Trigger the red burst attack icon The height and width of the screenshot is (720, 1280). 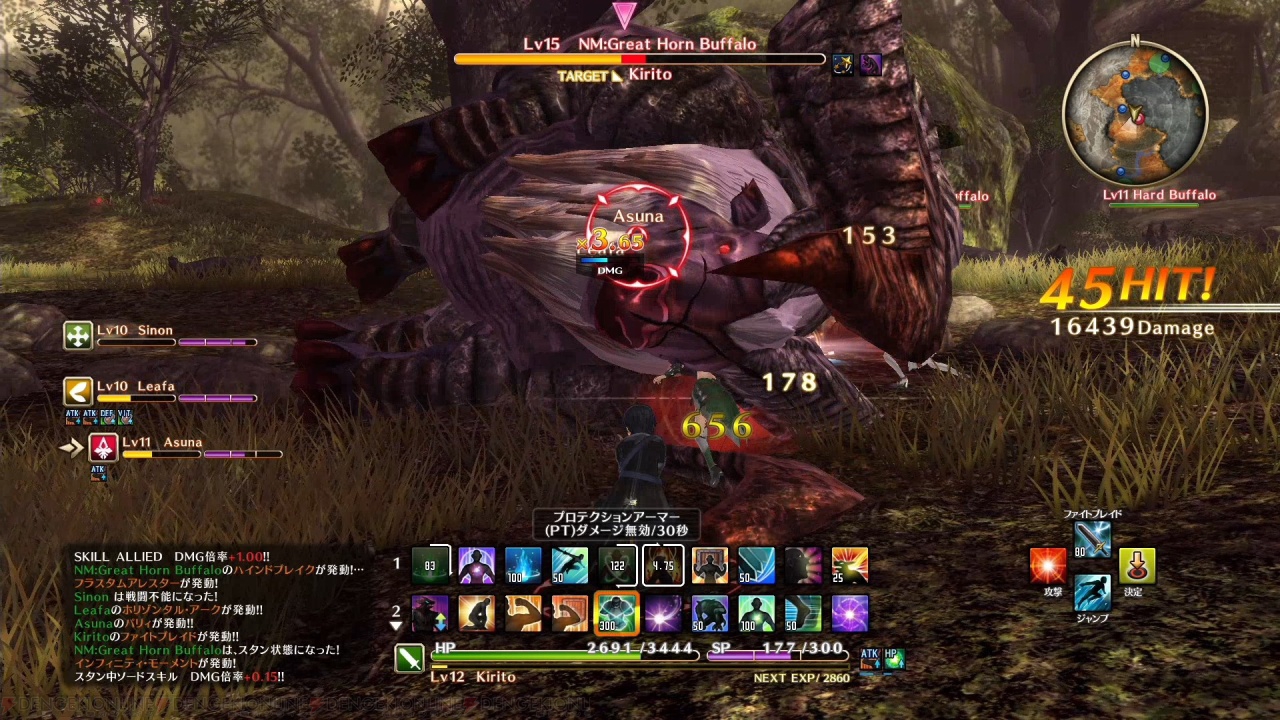(1048, 566)
